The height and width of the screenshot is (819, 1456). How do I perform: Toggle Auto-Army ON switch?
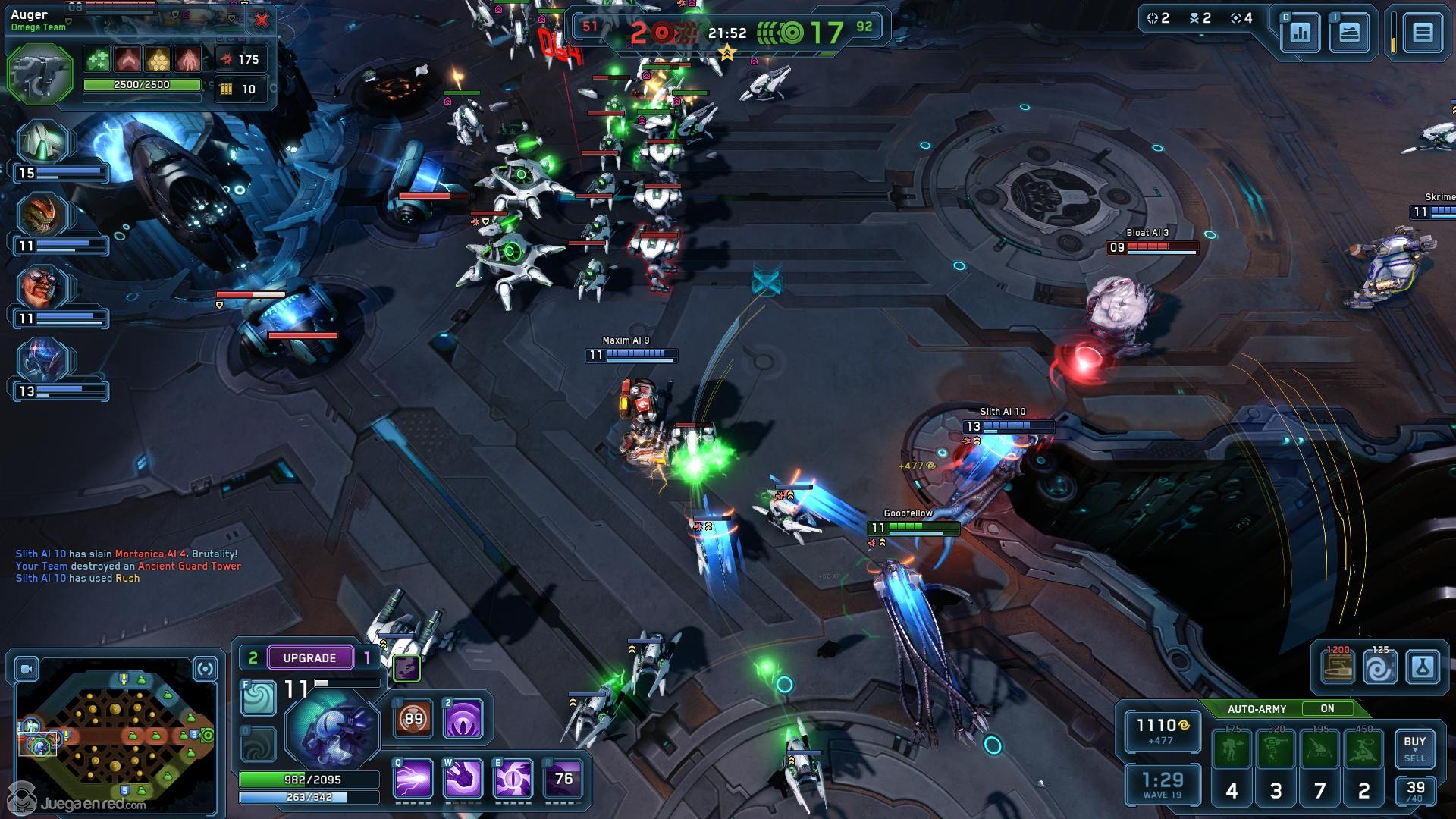click(1327, 708)
